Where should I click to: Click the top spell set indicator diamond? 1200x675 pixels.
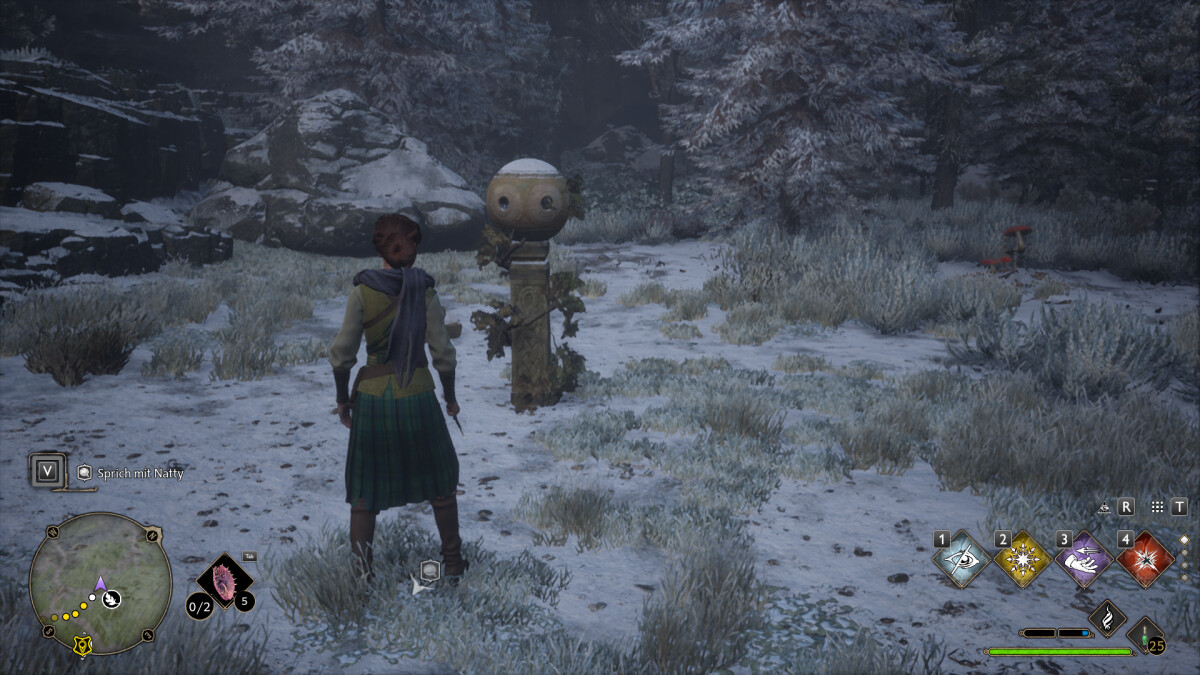click(1185, 539)
